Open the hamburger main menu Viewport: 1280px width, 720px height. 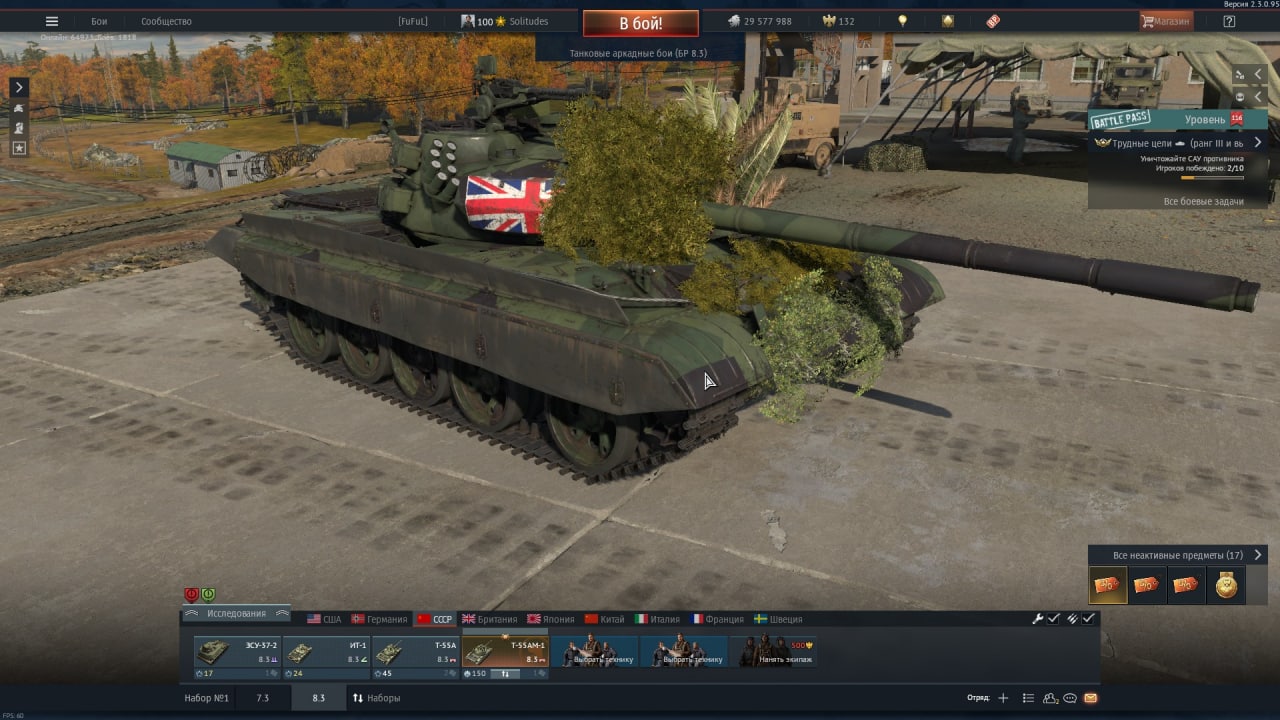(x=52, y=21)
